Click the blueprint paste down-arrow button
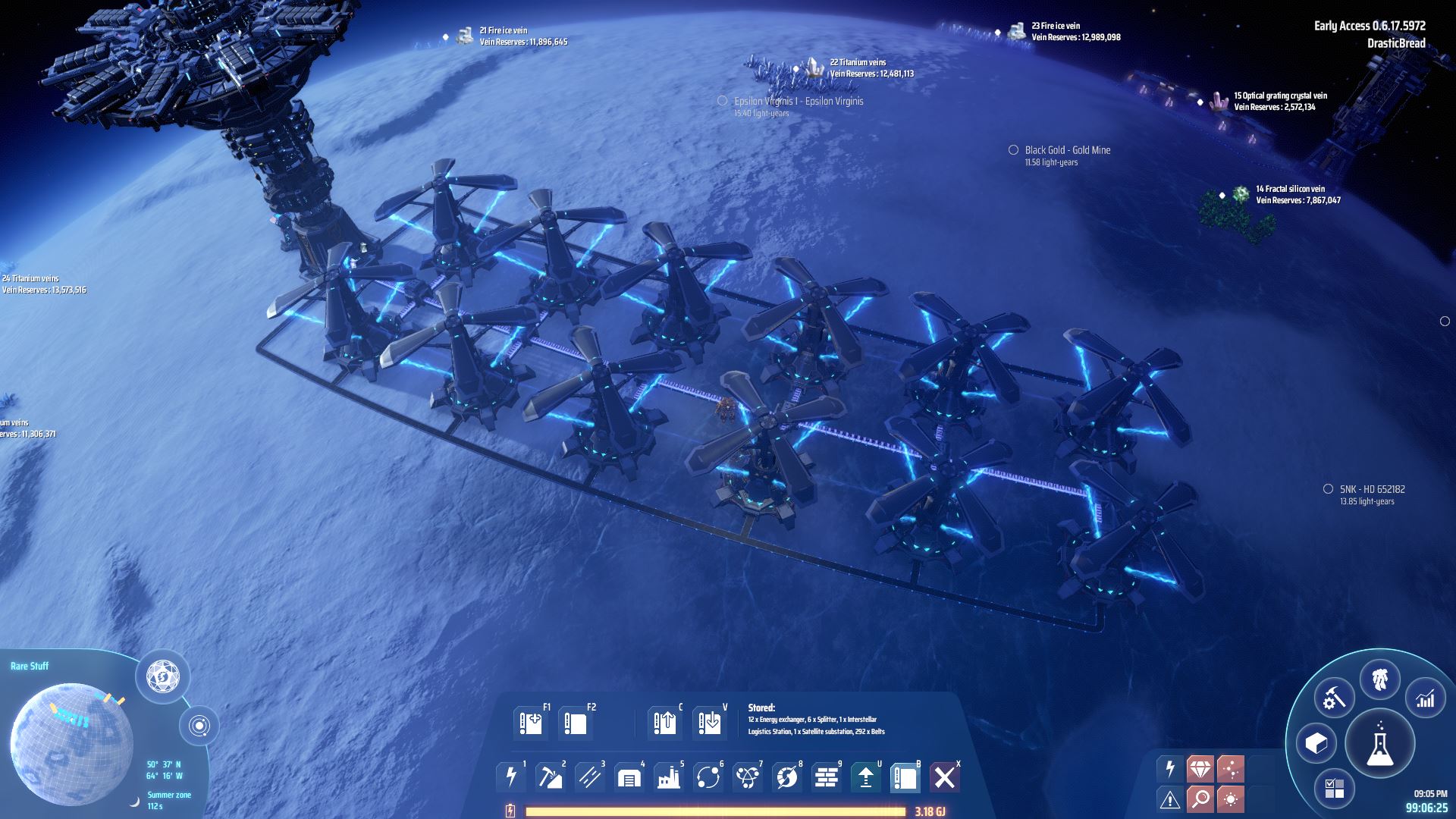This screenshot has width=1456, height=819. 710,723
